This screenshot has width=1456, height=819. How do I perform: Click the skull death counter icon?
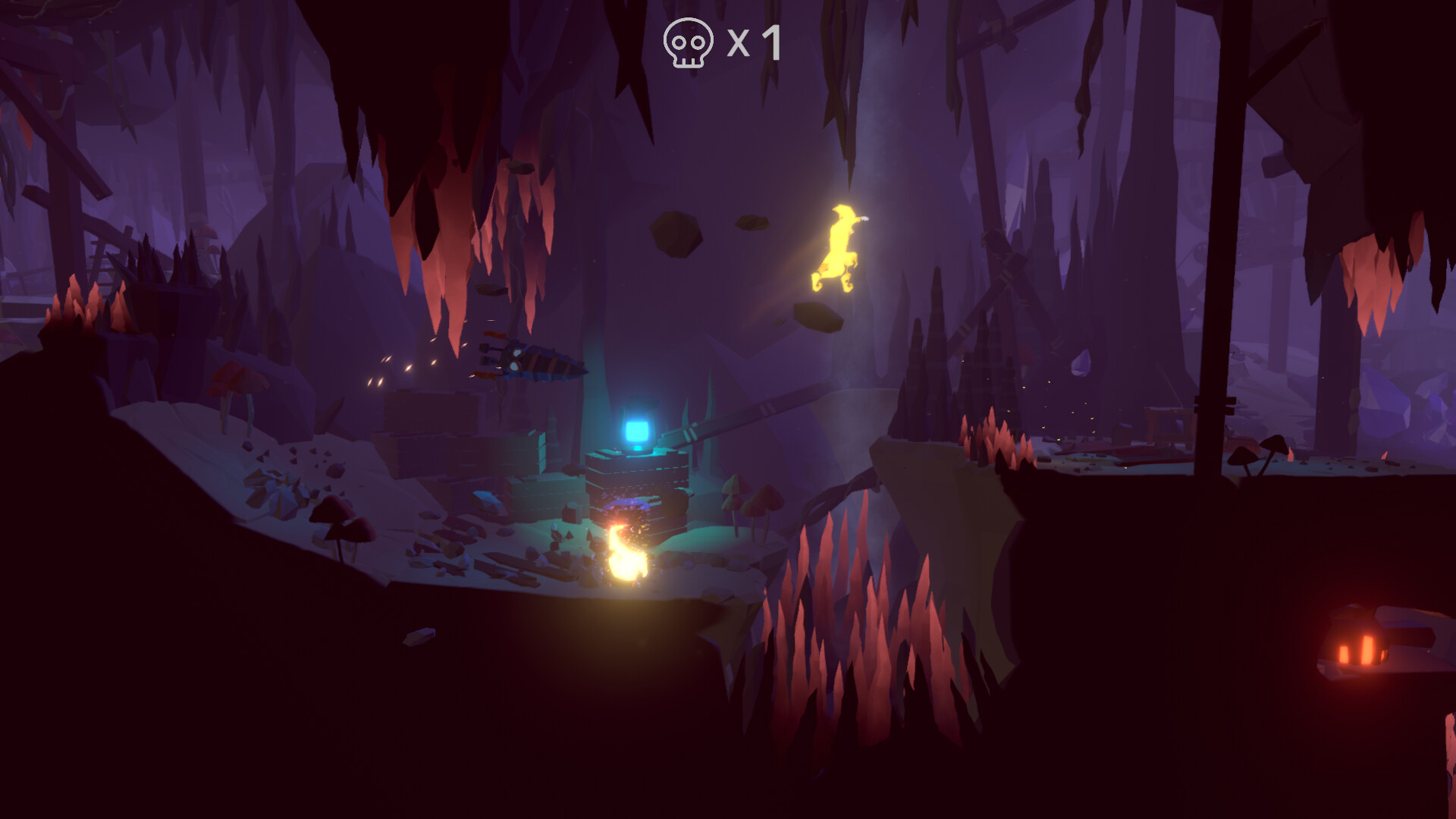click(x=687, y=43)
